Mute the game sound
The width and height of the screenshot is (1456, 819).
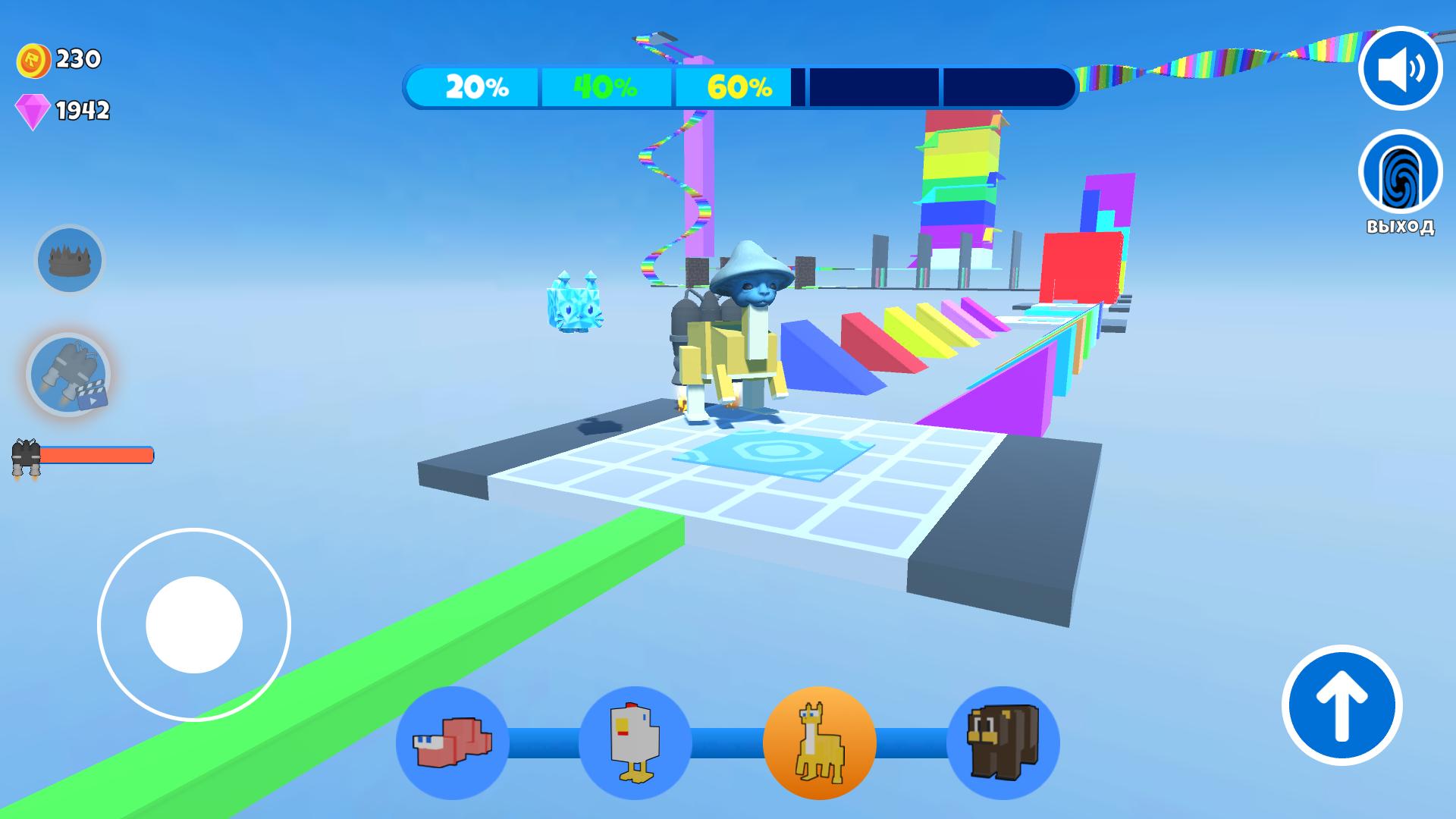[1401, 68]
